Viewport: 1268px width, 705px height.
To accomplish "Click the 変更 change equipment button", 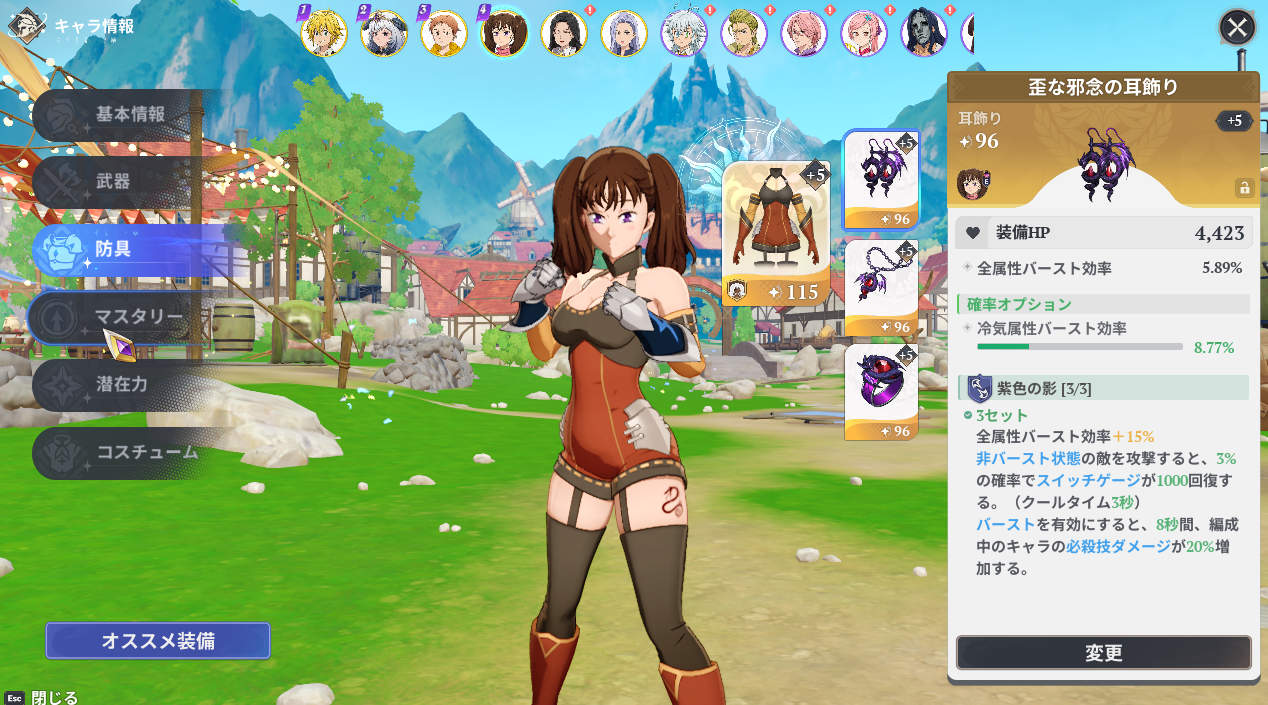I will 1103,653.
